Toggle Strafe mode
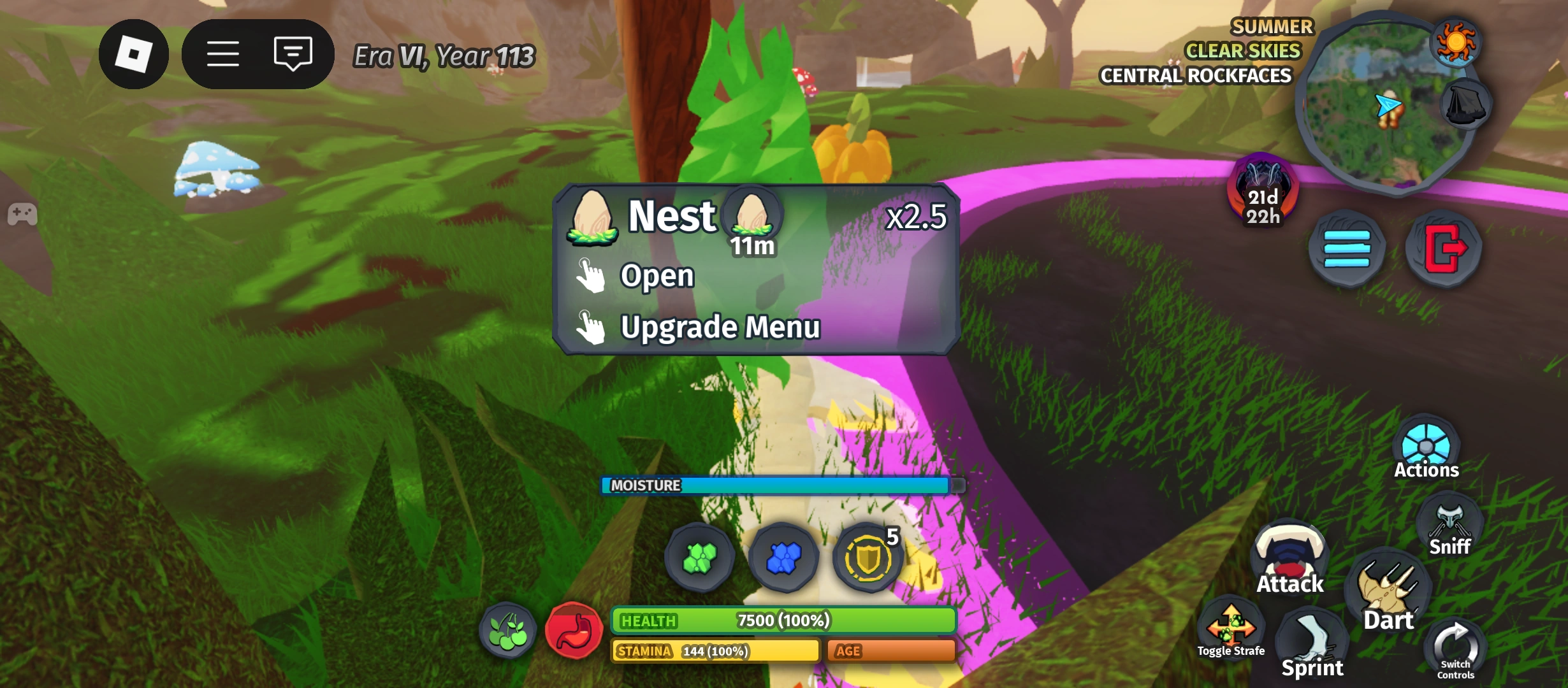 (1231, 627)
